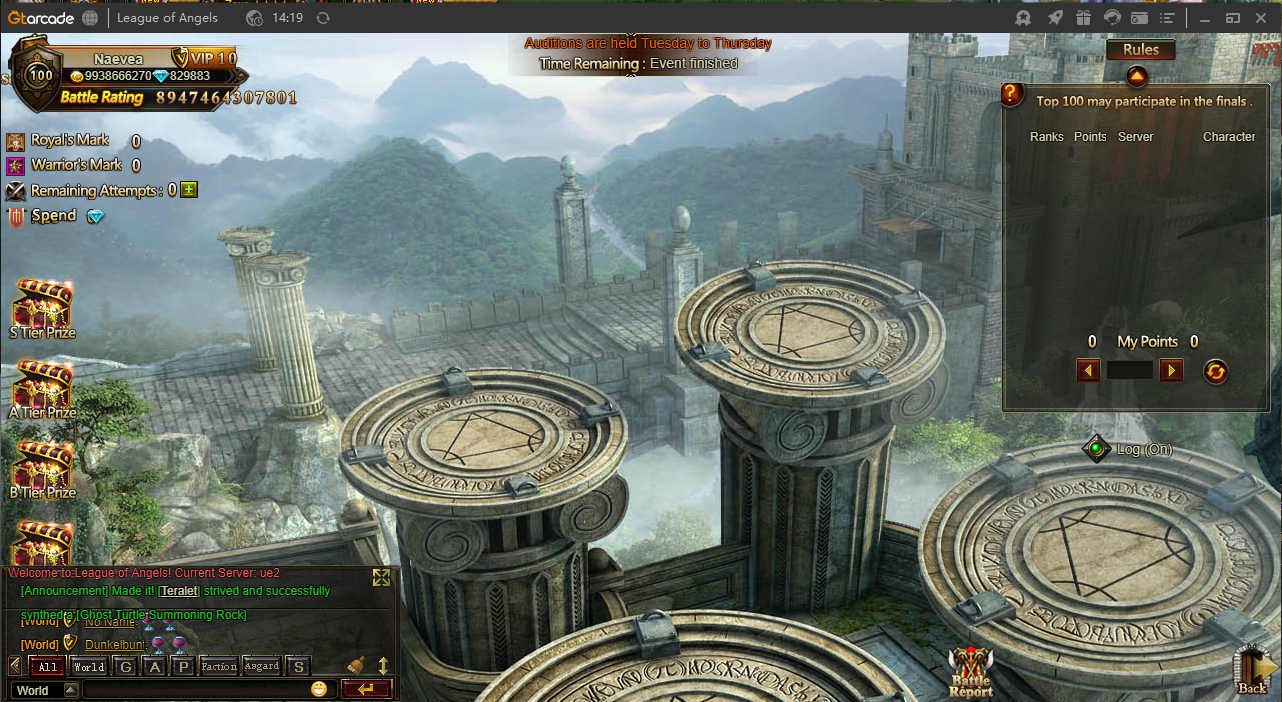Switch chat to the Asgard tab
Viewport: 1282px width, 702px height.
[262, 667]
